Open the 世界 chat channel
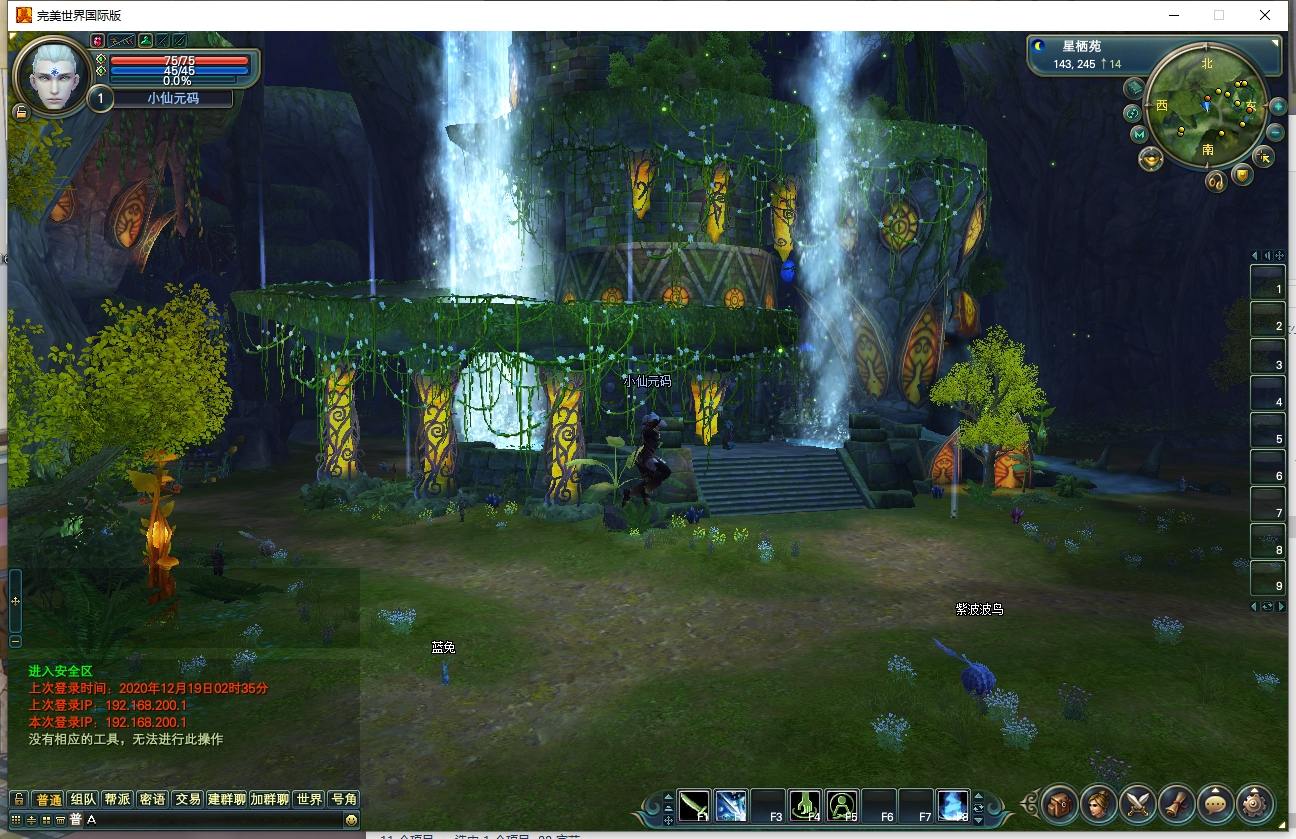Screen dimensions: 1296x839 point(309,799)
